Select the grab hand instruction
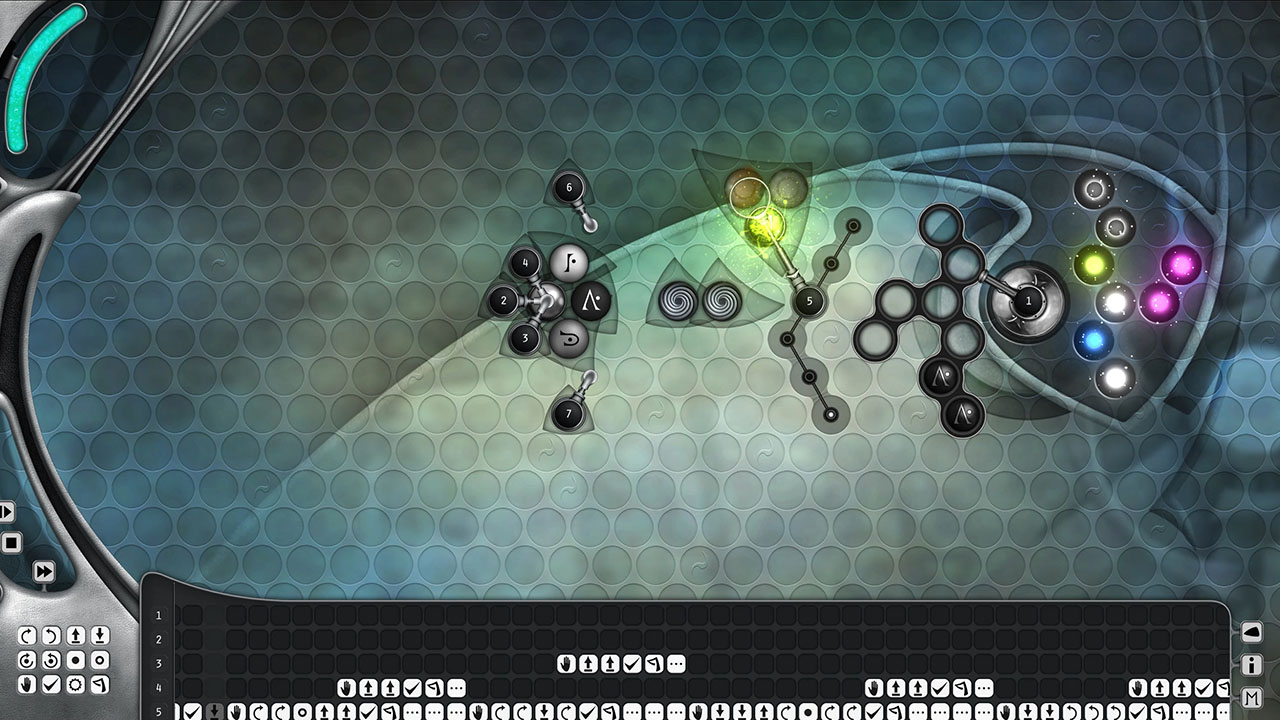Image resolution: width=1280 pixels, height=720 pixels. 28,683
